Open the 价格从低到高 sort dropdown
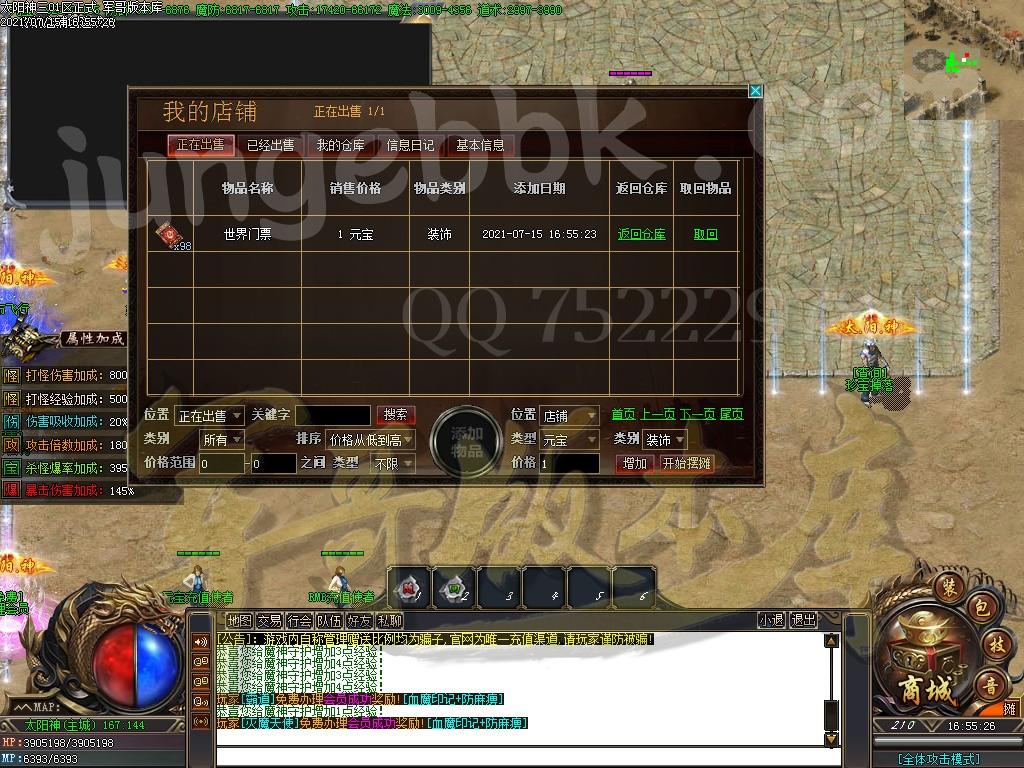Viewport: 1024px width, 768px height. 369,439
